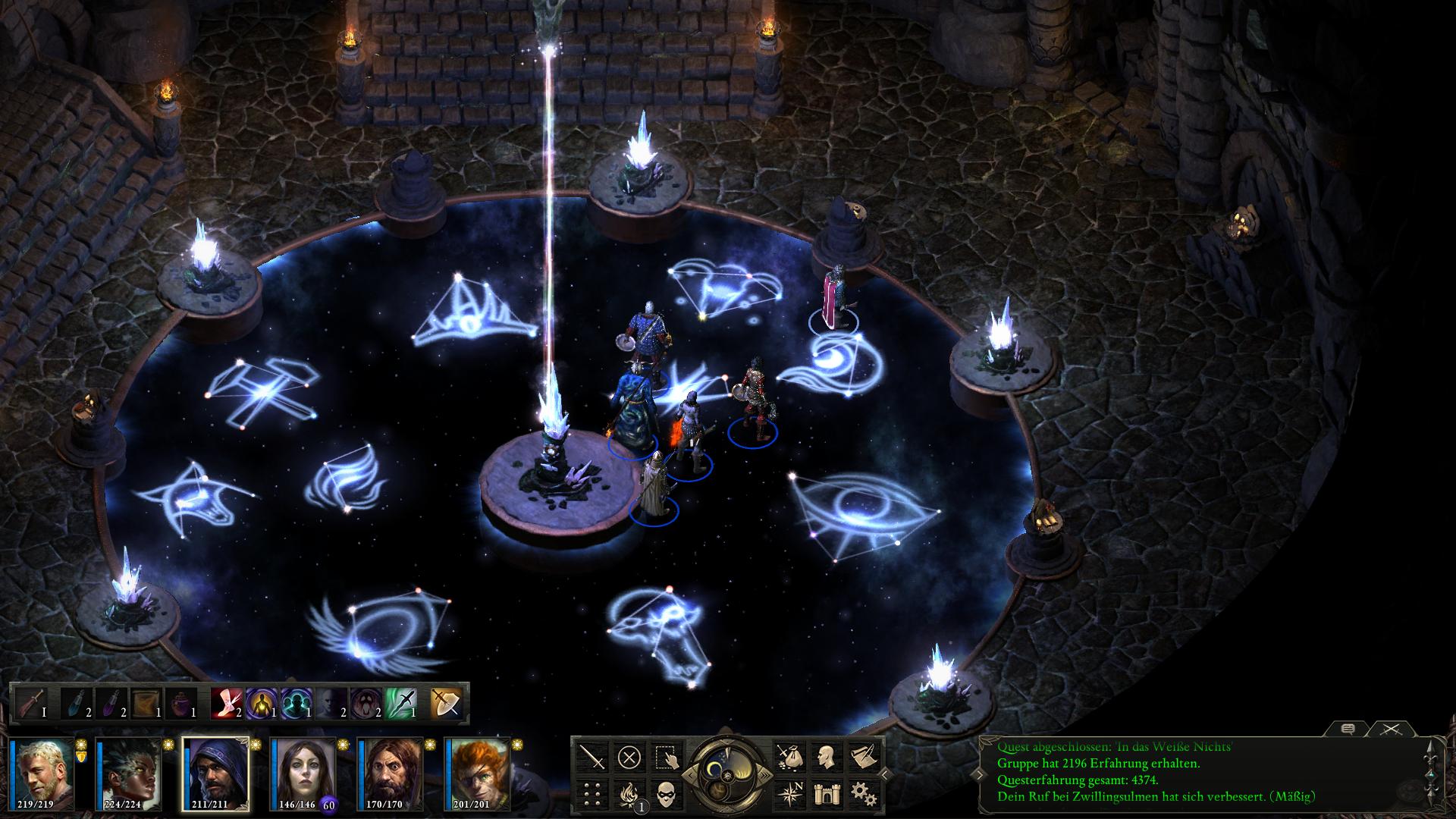This screenshot has width=1456, height=819.
Task: Open the party formation dots menu
Action: coord(592,793)
